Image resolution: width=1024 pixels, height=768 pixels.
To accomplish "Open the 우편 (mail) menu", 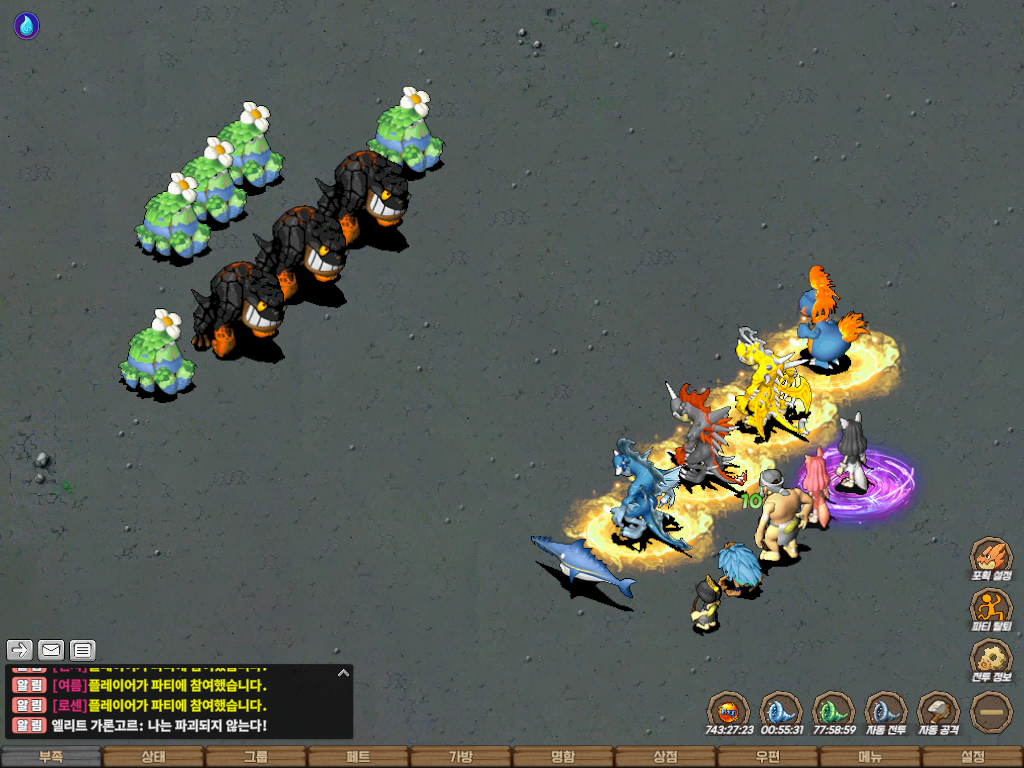I will pos(767,757).
